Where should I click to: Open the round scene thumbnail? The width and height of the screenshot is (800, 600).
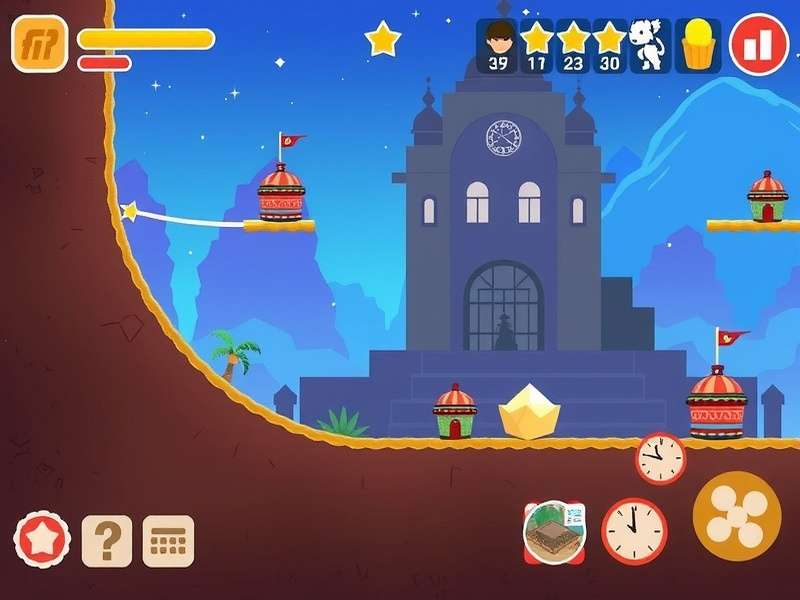click(553, 531)
